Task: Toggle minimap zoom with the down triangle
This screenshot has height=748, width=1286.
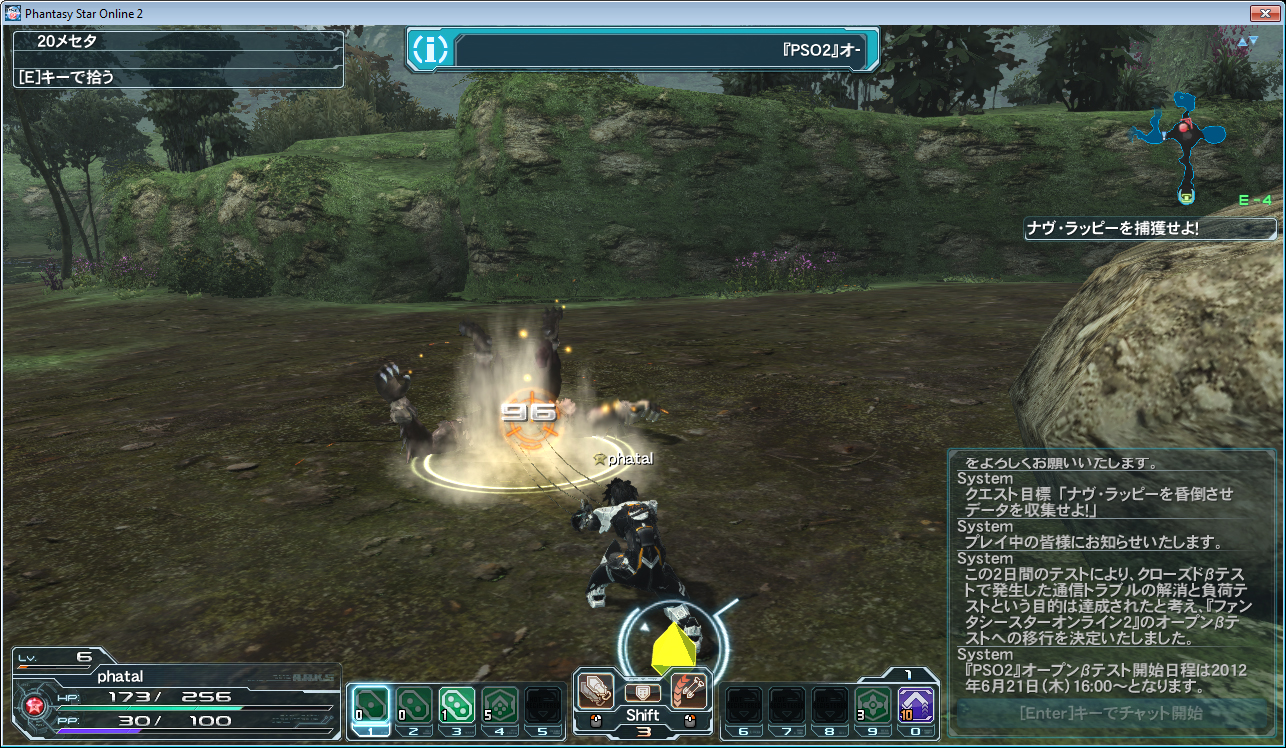Action: coord(1253,41)
